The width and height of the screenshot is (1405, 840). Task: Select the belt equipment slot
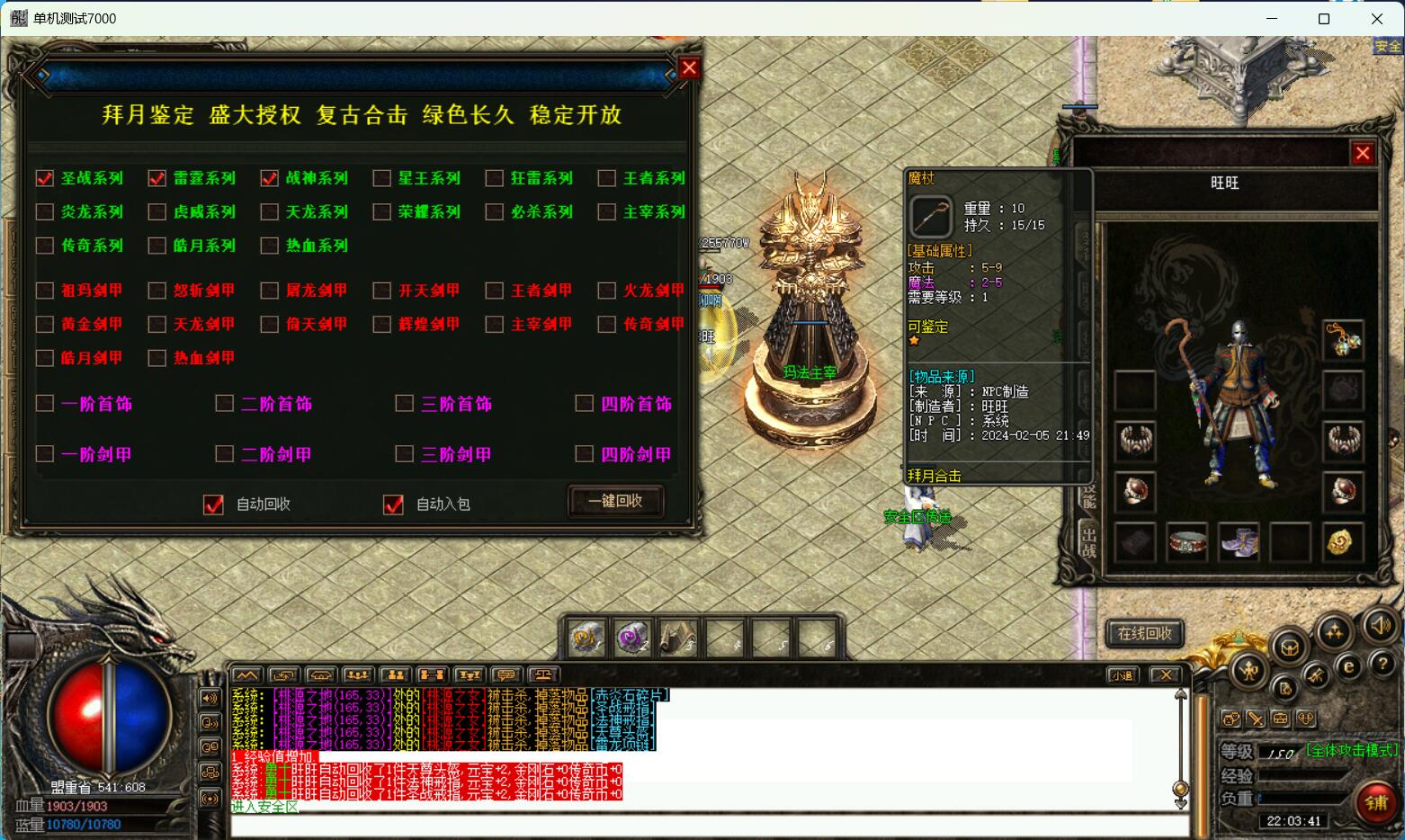(x=1186, y=542)
